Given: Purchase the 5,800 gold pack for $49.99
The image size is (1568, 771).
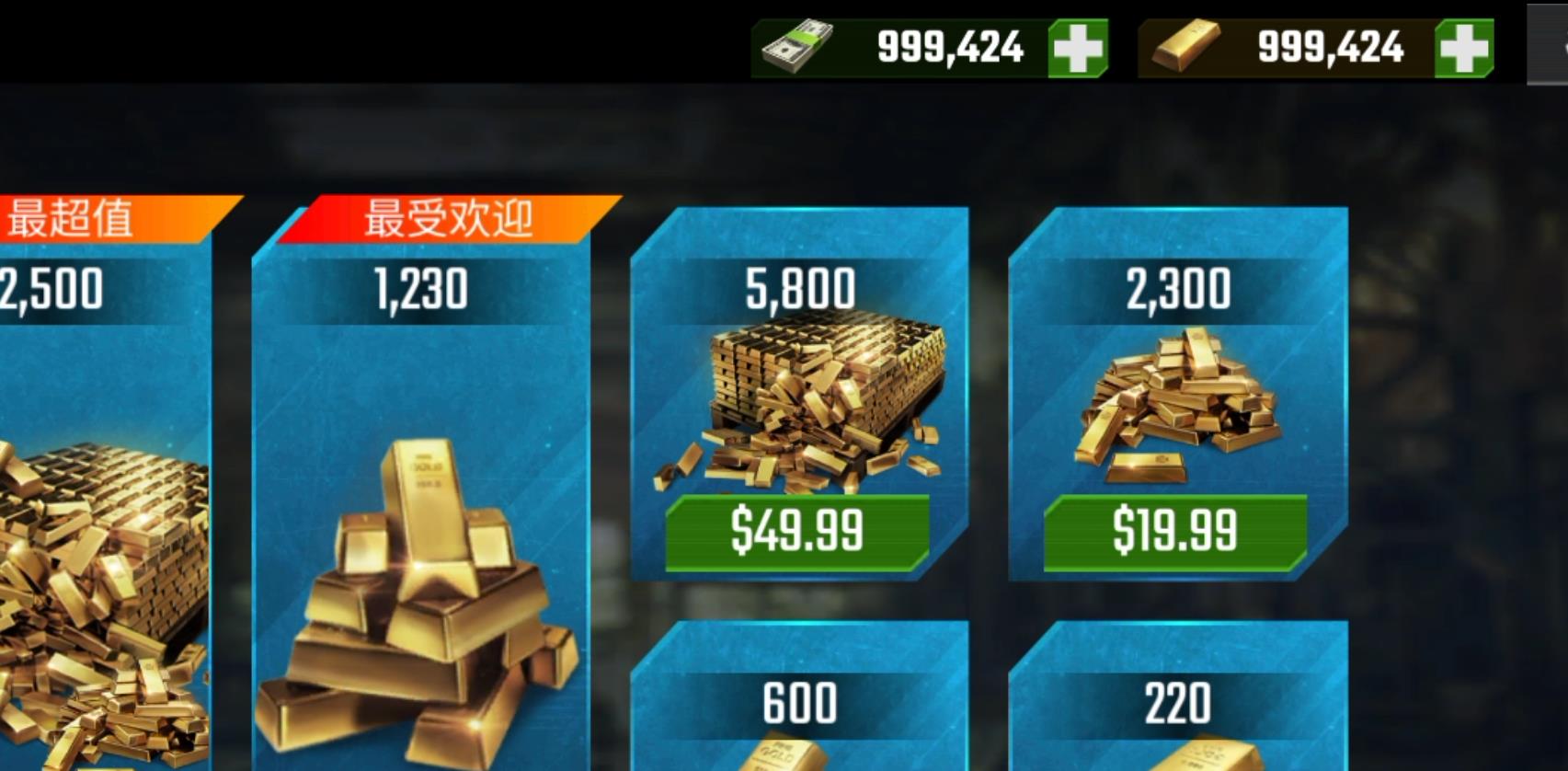Looking at the screenshot, I should [797, 532].
